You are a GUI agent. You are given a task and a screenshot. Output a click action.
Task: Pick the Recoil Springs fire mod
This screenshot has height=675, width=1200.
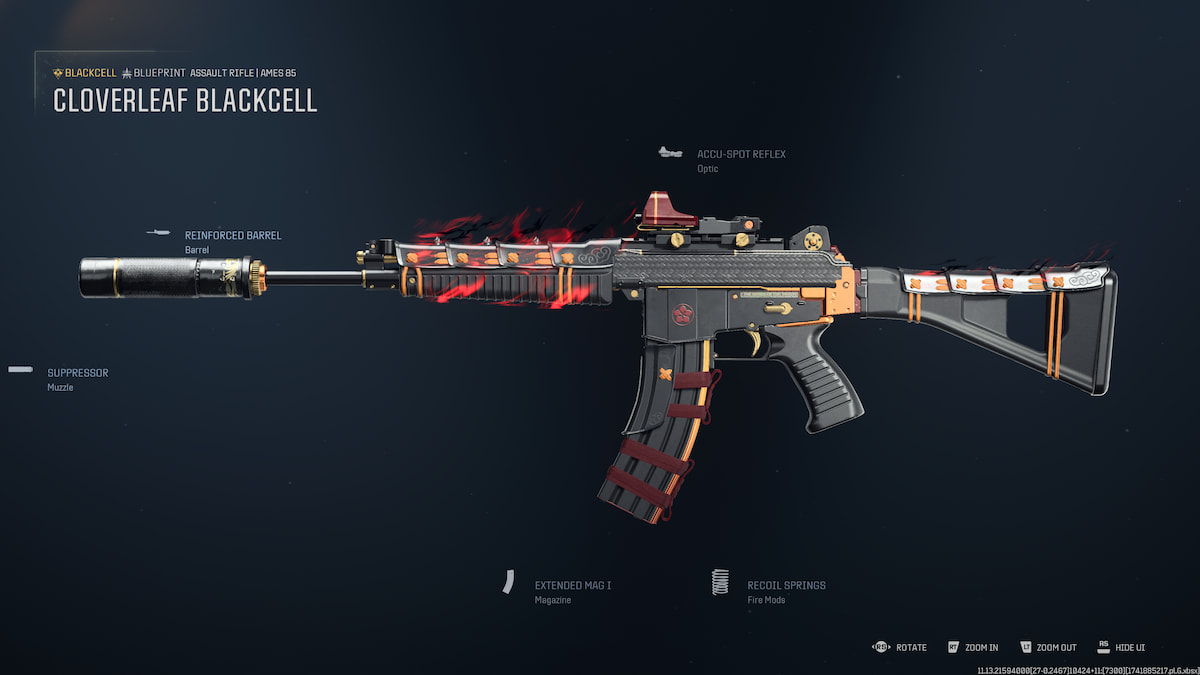[786, 586]
